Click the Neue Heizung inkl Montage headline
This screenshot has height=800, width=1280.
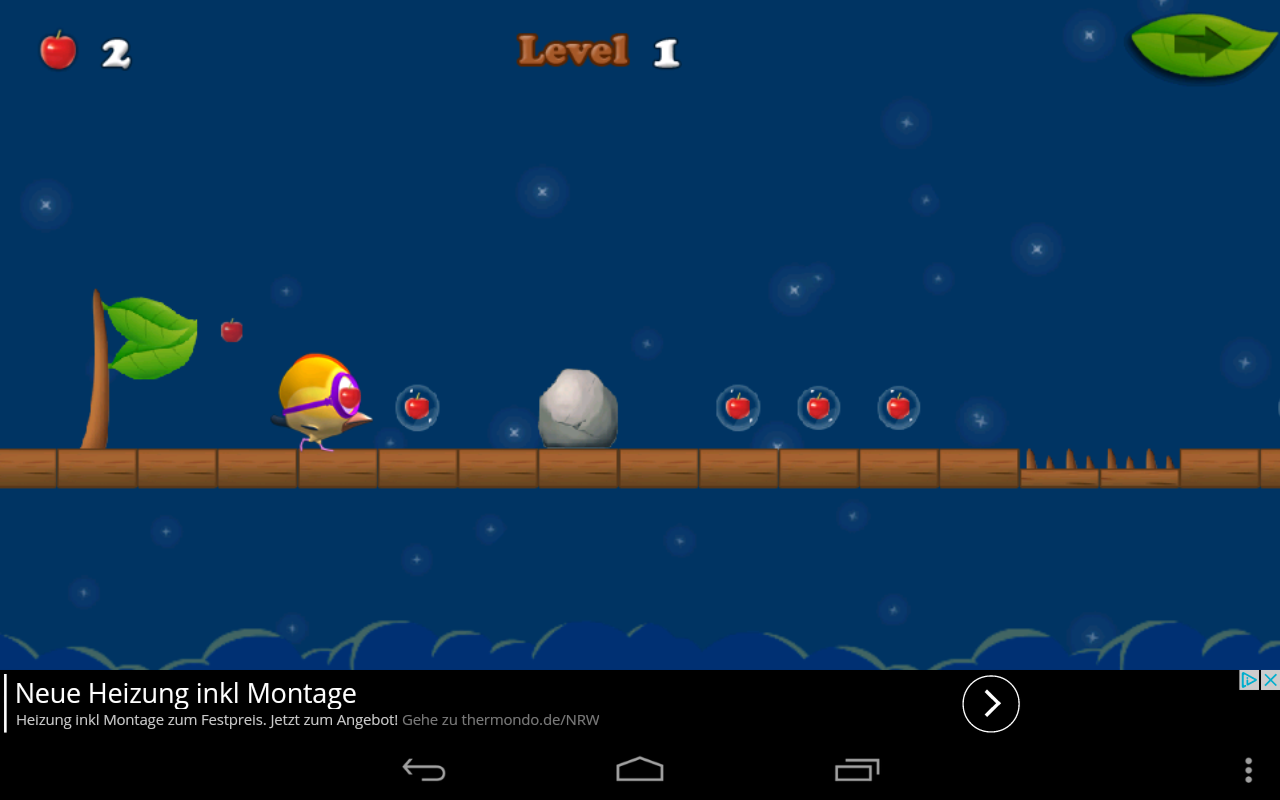(x=185, y=692)
